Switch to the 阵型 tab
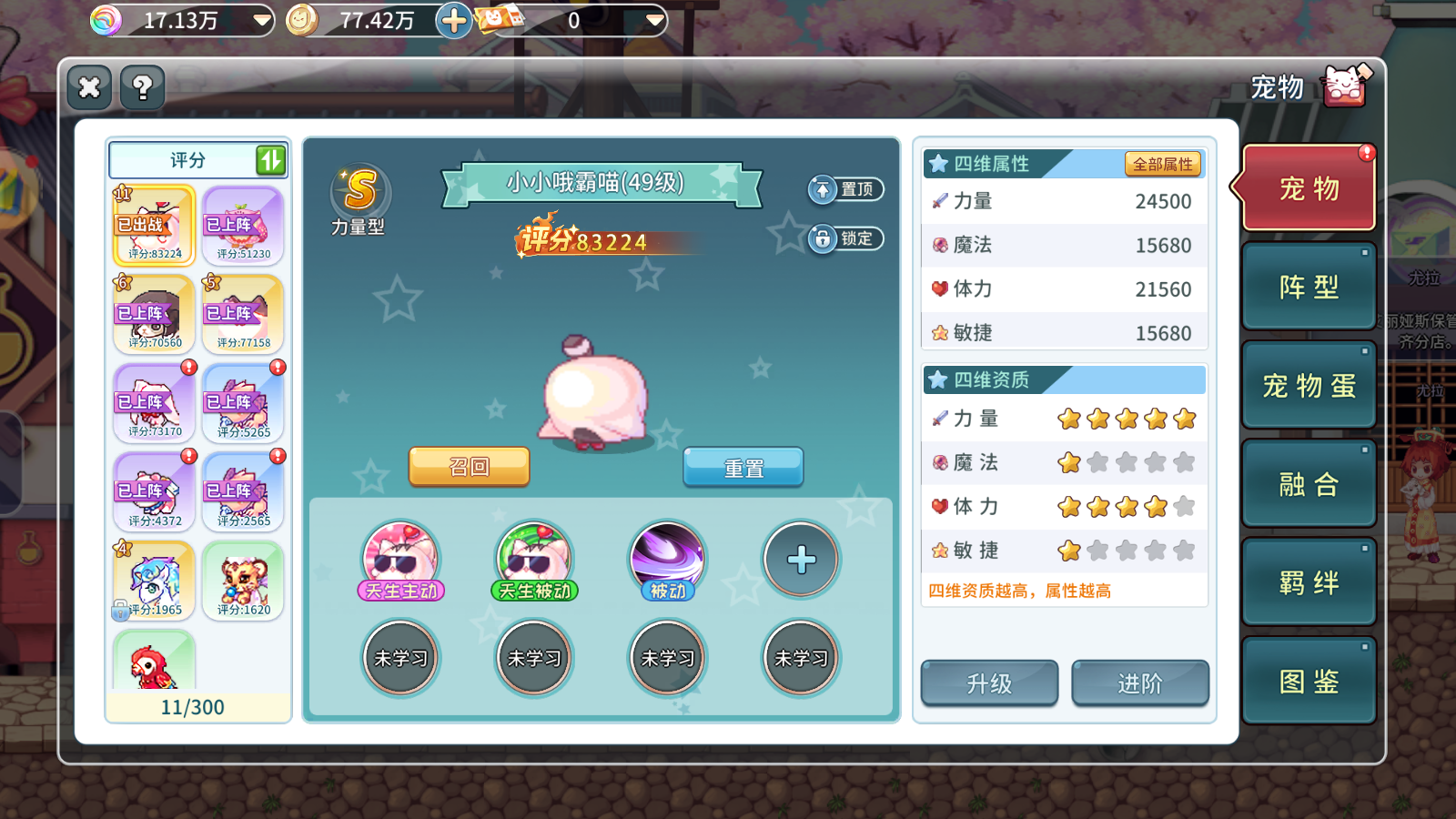The width and height of the screenshot is (1456, 819). pyautogui.click(x=1308, y=285)
